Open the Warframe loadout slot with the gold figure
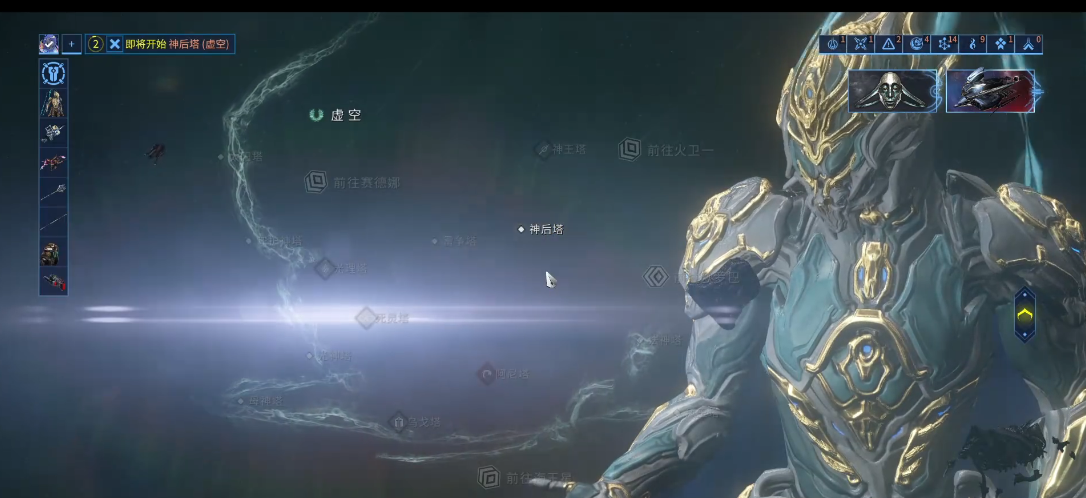The image size is (1086, 498). pos(53,103)
